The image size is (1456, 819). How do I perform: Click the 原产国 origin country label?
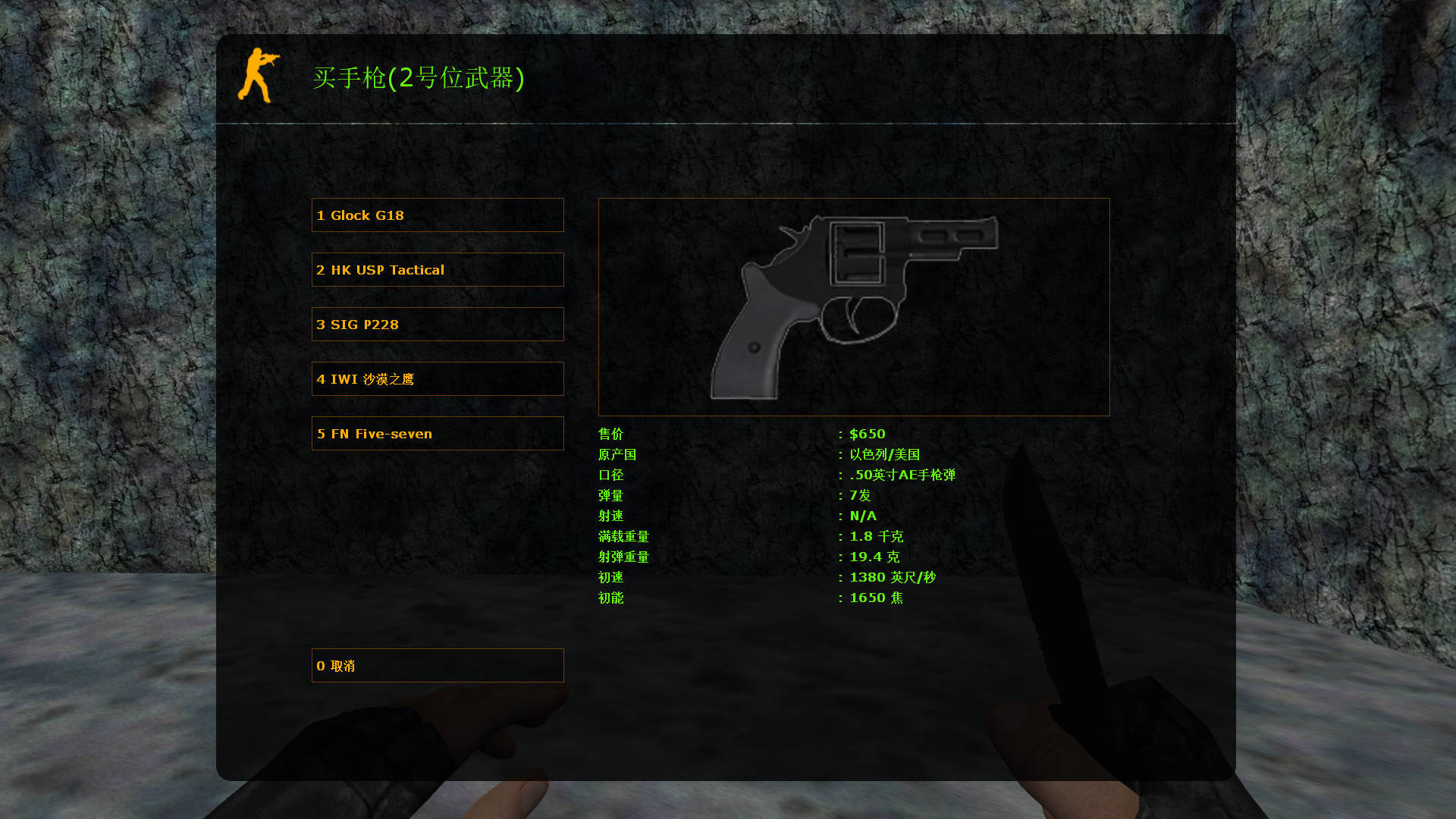click(617, 454)
